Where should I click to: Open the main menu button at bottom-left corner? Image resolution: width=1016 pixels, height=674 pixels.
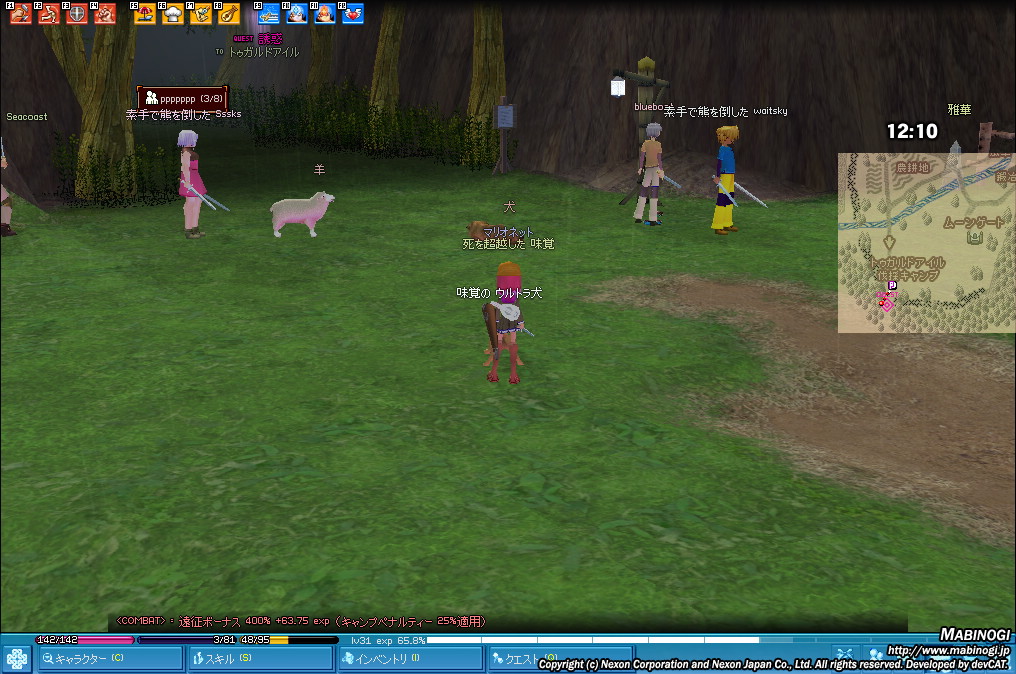pos(16,659)
